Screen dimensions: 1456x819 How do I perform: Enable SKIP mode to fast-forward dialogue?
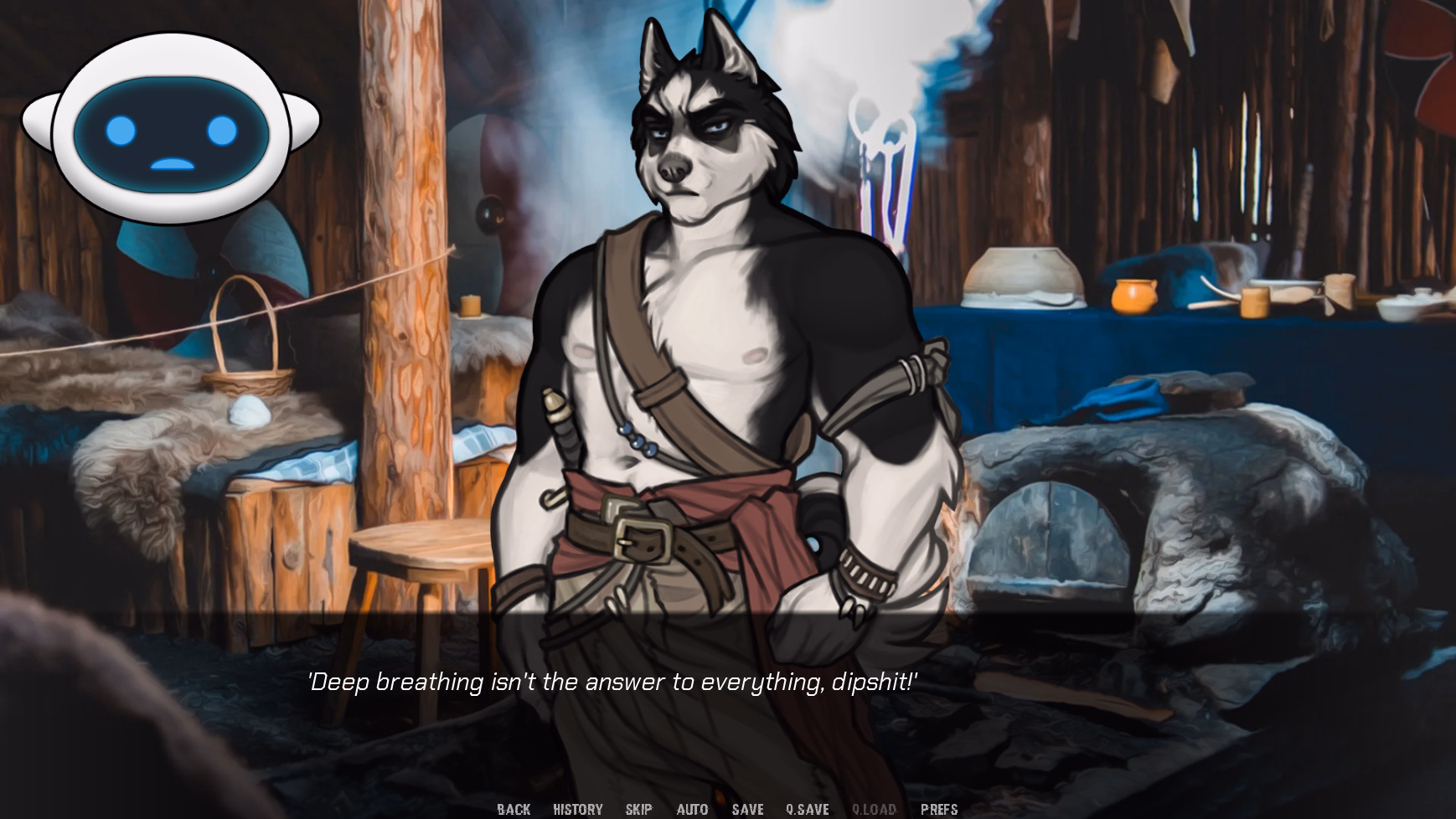point(639,809)
